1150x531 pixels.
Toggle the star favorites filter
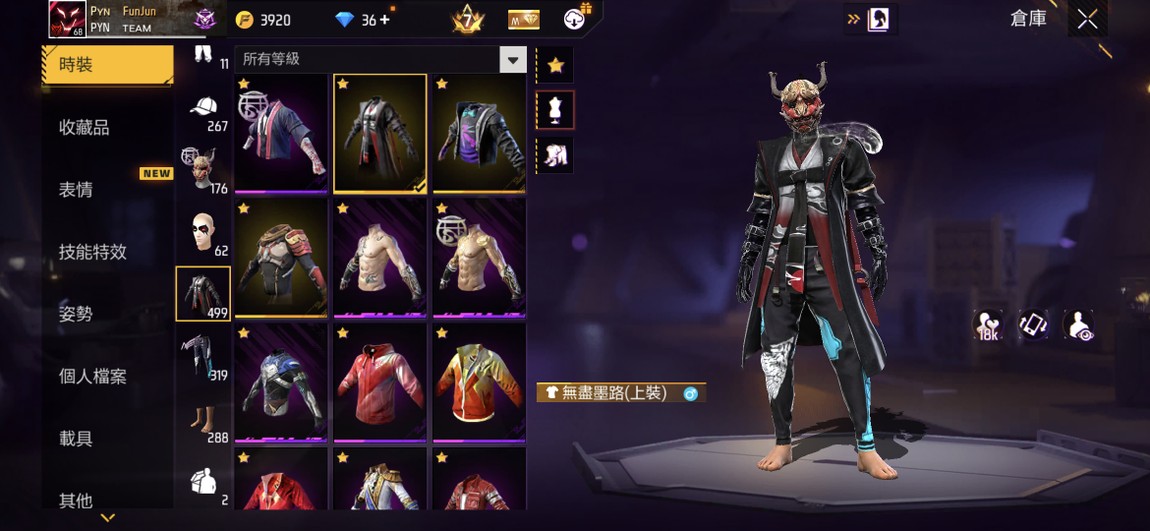tap(556, 66)
